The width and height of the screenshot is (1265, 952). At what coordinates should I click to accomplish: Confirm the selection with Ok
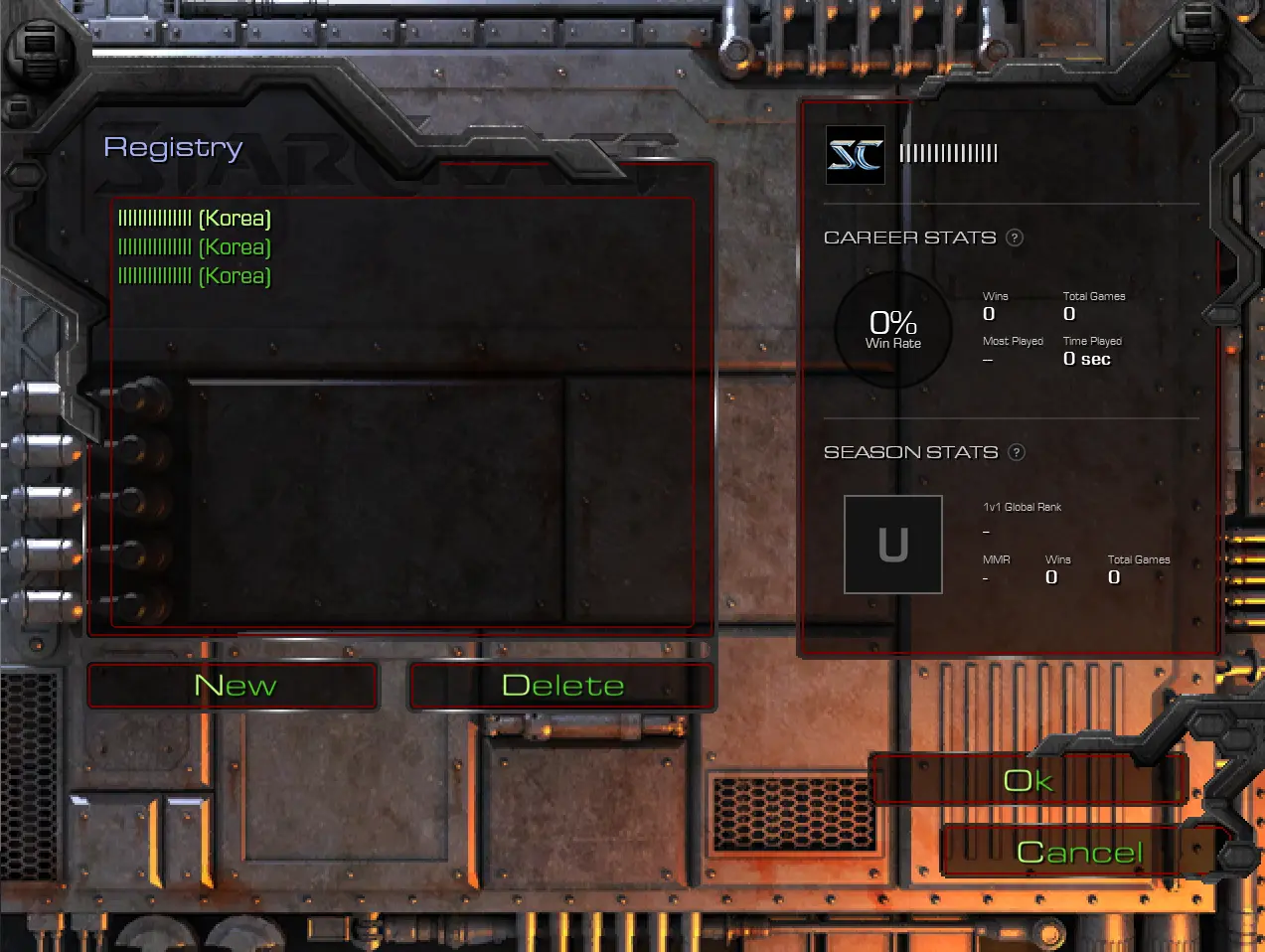(x=1028, y=780)
